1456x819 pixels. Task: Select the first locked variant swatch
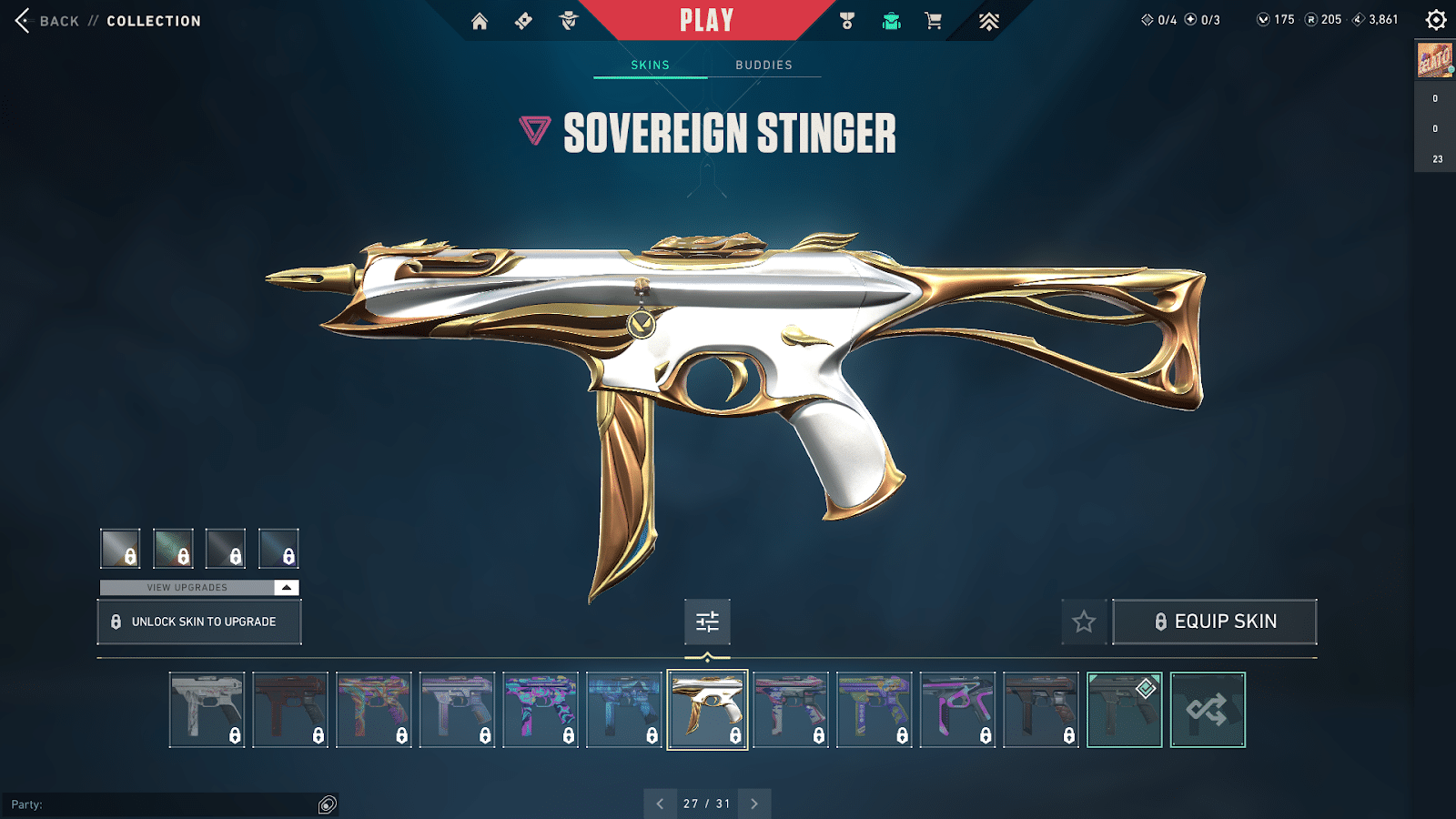[119, 548]
